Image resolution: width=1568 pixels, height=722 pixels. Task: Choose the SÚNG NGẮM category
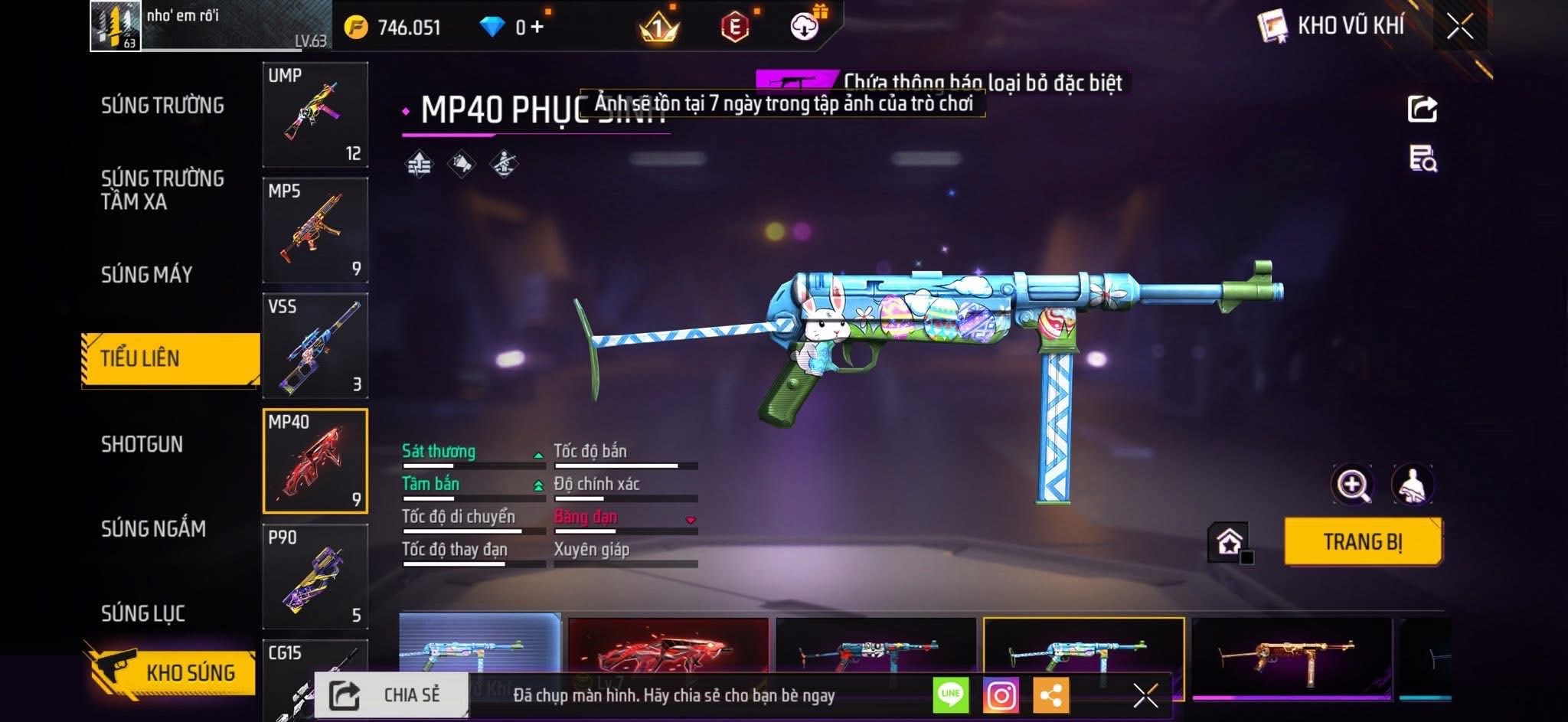[x=153, y=528]
